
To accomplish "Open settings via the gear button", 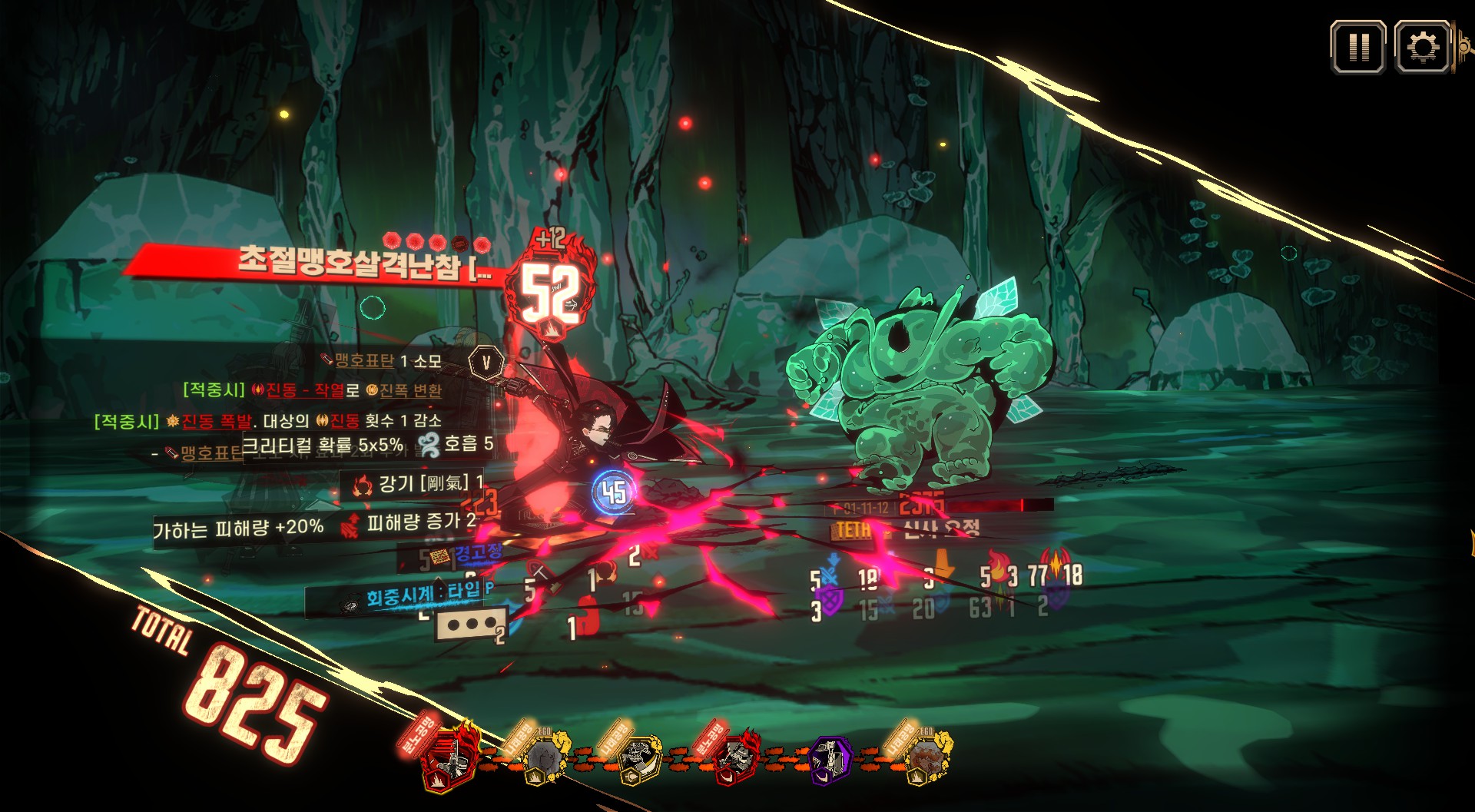I will [x=1421, y=48].
